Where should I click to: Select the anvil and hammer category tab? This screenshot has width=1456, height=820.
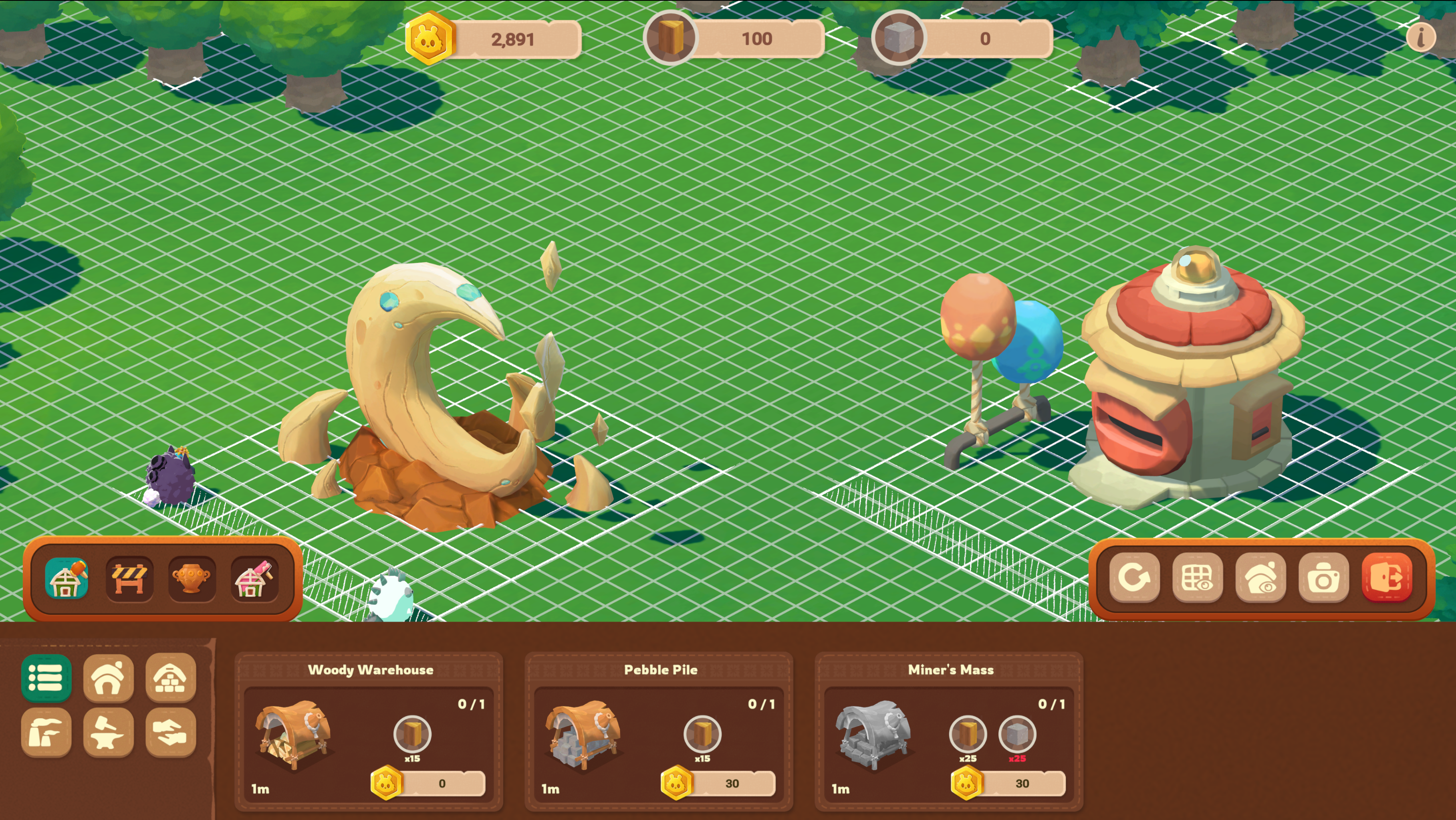pyautogui.click(x=109, y=732)
